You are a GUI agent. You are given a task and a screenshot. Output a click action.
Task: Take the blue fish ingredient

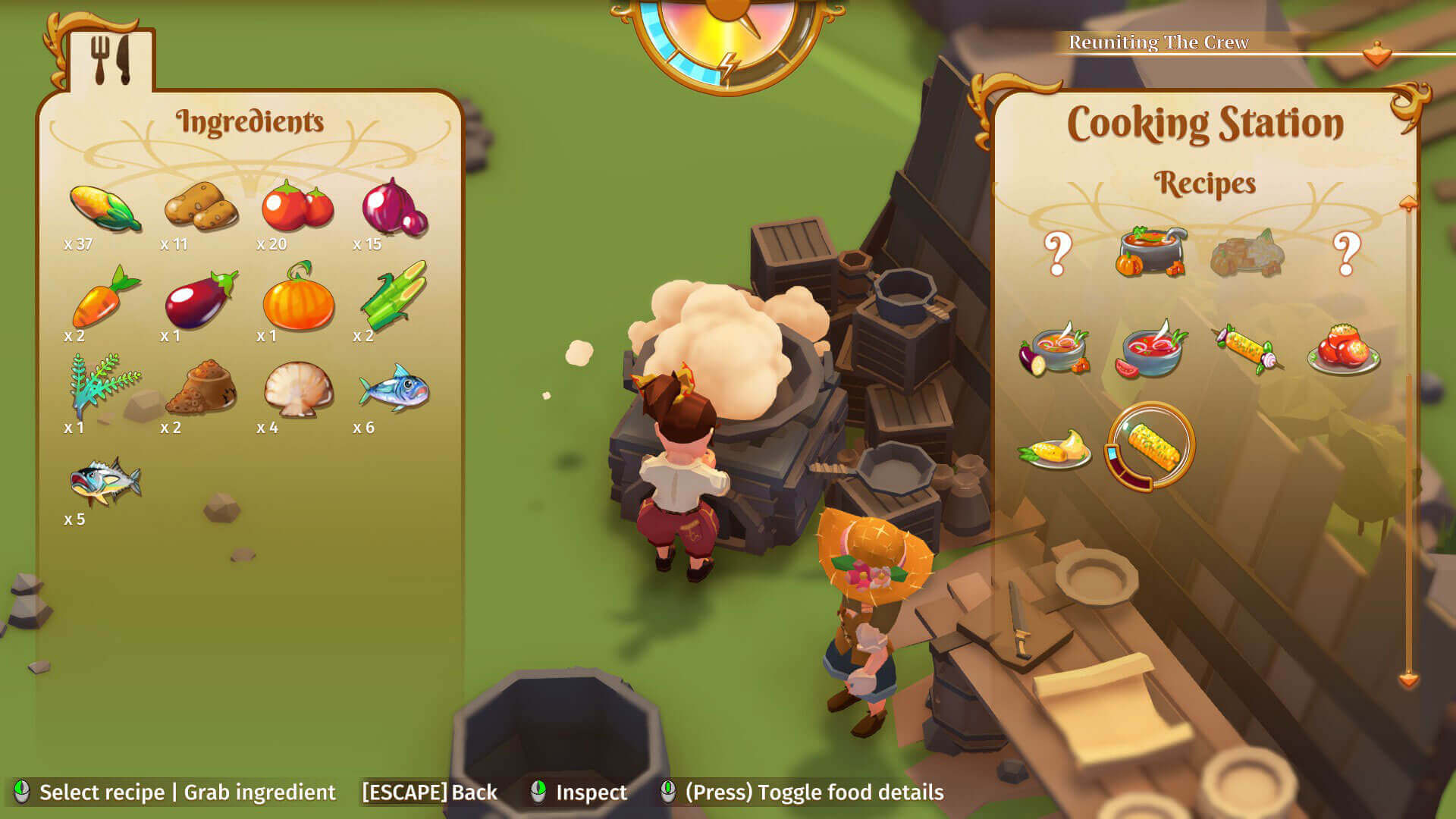pos(394,388)
